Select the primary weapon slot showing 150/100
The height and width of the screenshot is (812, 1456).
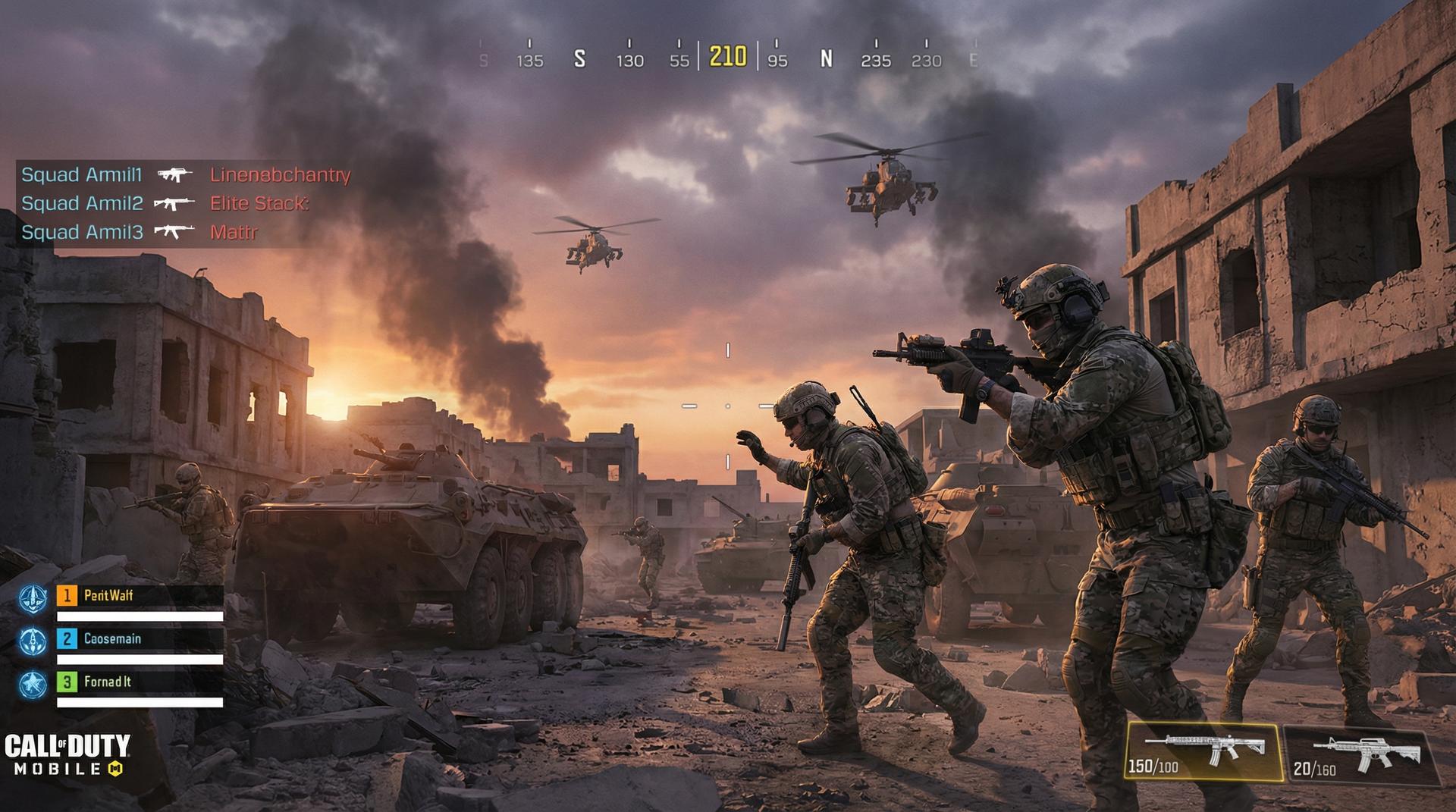coord(1203,751)
